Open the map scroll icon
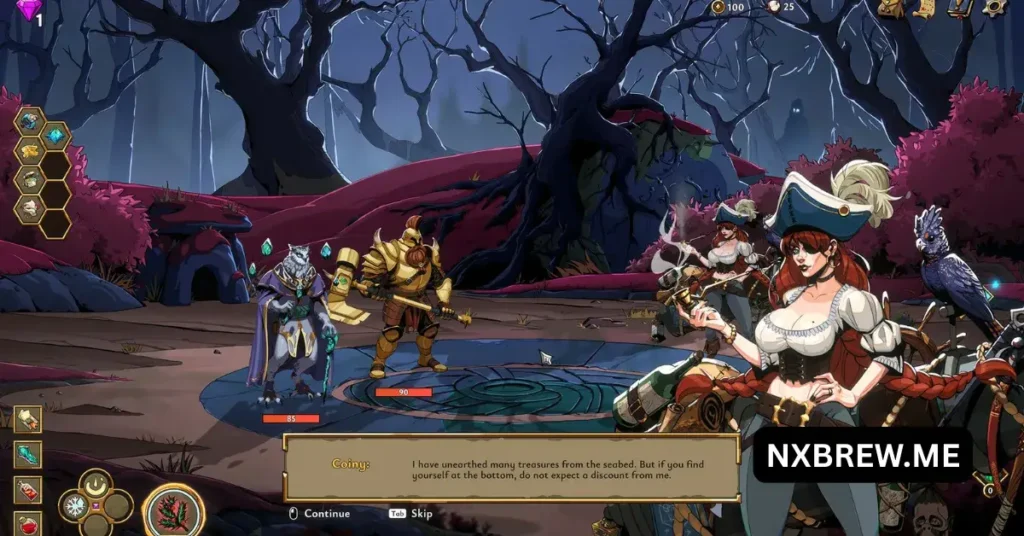The image size is (1024, 536). coord(924,8)
